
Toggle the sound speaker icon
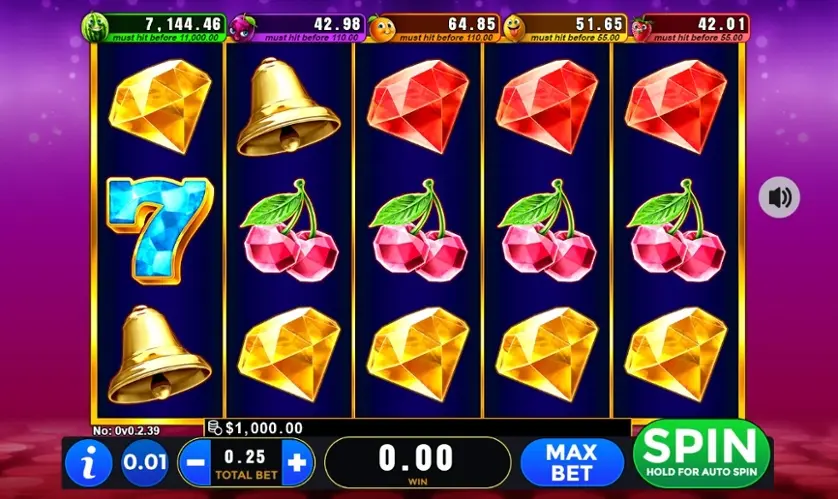[x=778, y=197]
